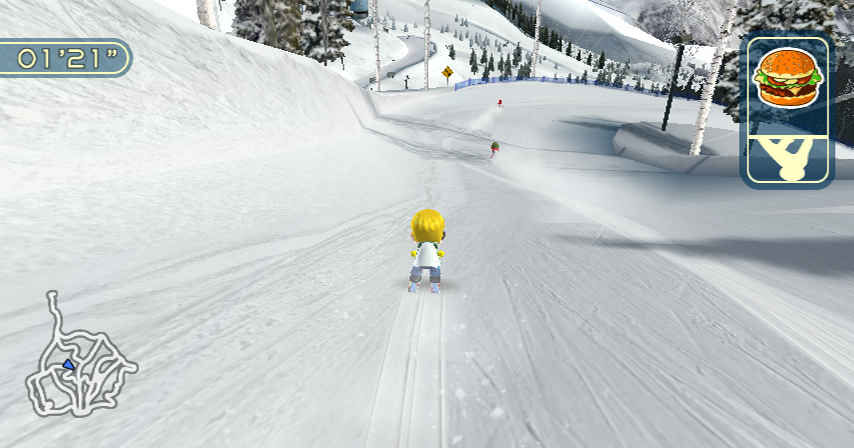This screenshot has width=854, height=448.
Task: Click the skier silhouette icon
Action: coord(787,160)
